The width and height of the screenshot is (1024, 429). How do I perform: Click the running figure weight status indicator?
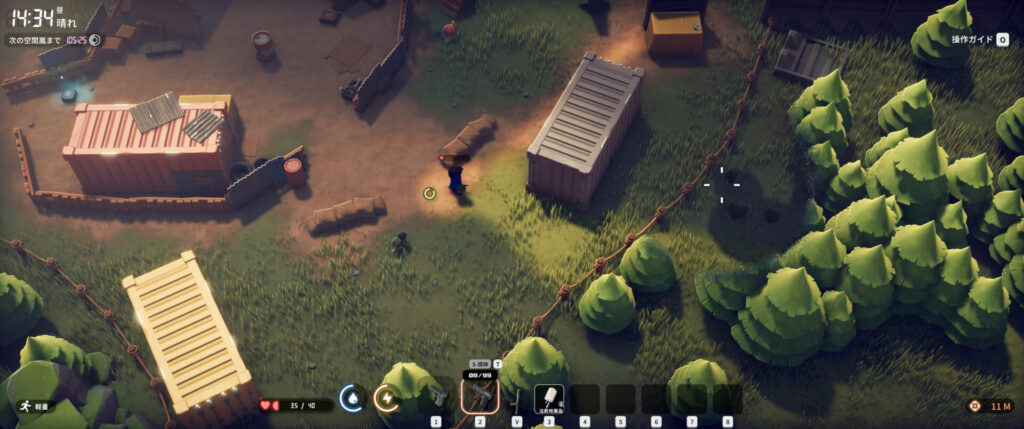click(23, 407)
